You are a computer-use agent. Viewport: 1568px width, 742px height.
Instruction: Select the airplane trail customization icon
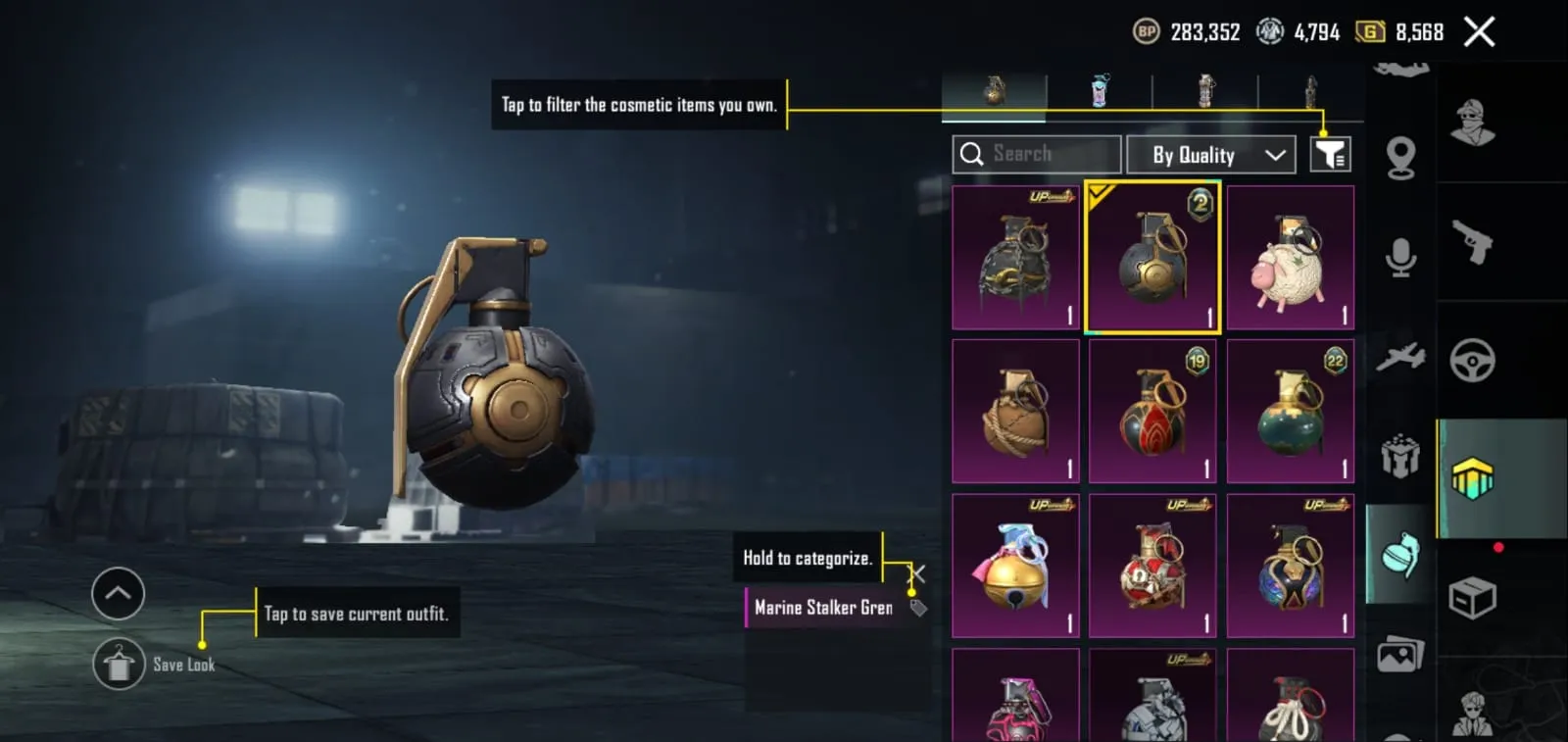pos(1401,357)
